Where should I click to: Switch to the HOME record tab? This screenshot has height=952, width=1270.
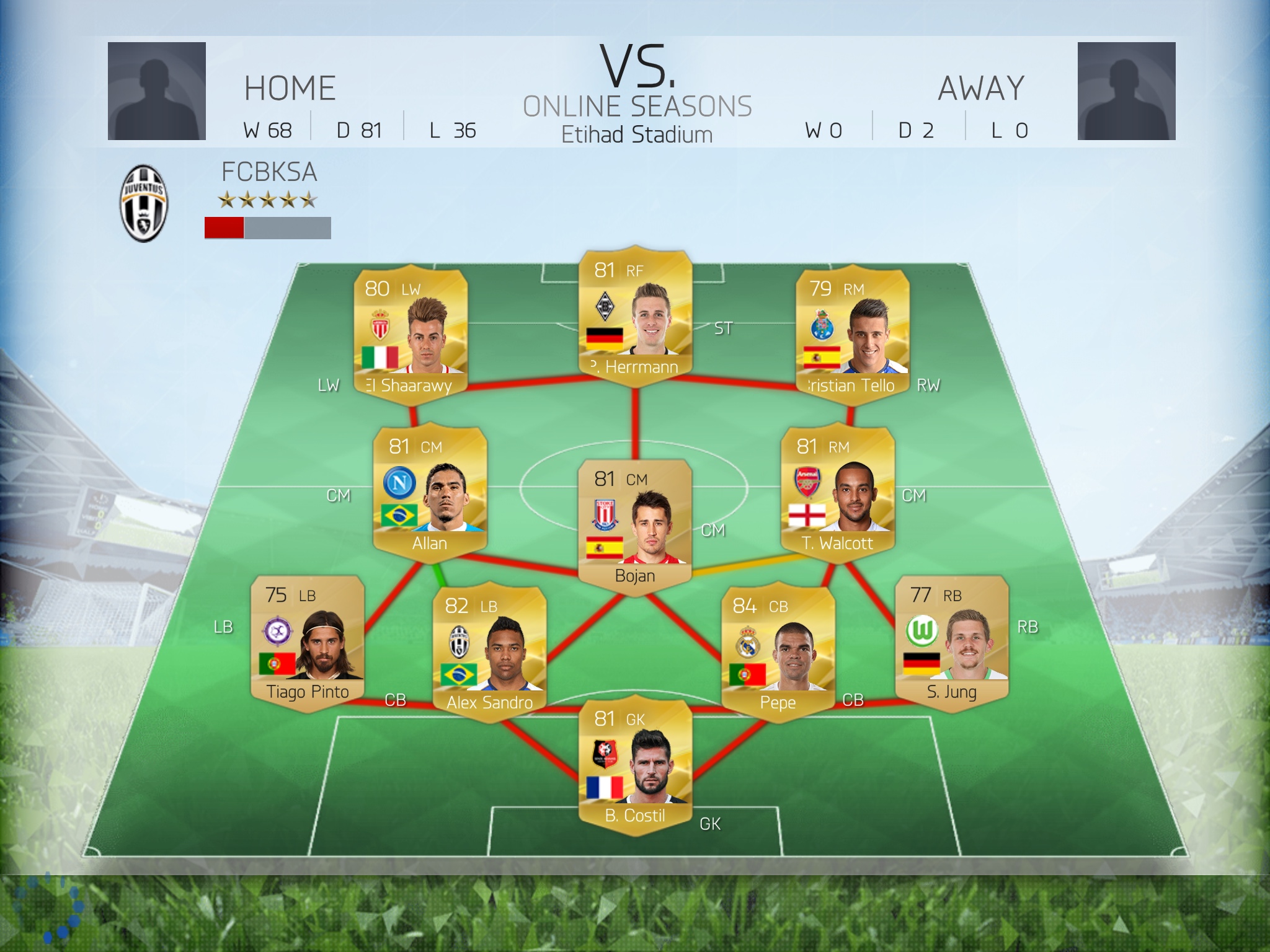pyautogui.click(x=289, y=87)
